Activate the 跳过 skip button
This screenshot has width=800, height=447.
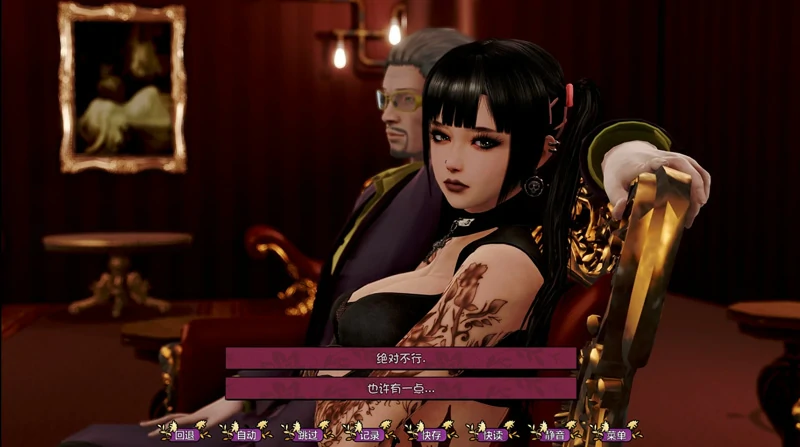[x=307, y=434]
